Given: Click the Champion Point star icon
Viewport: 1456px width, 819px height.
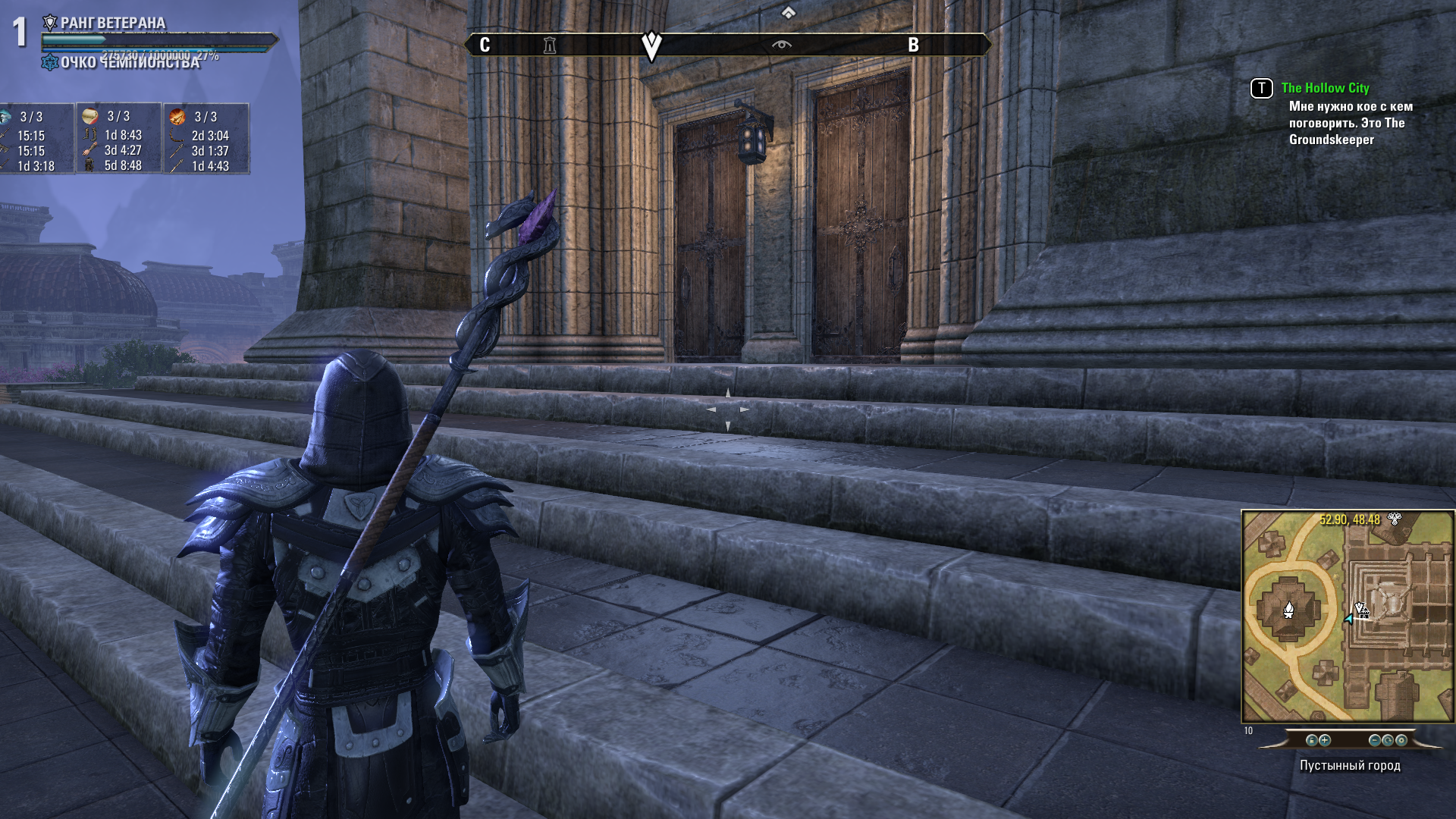Looking at the screenshot, I should (x=50, y=62).
